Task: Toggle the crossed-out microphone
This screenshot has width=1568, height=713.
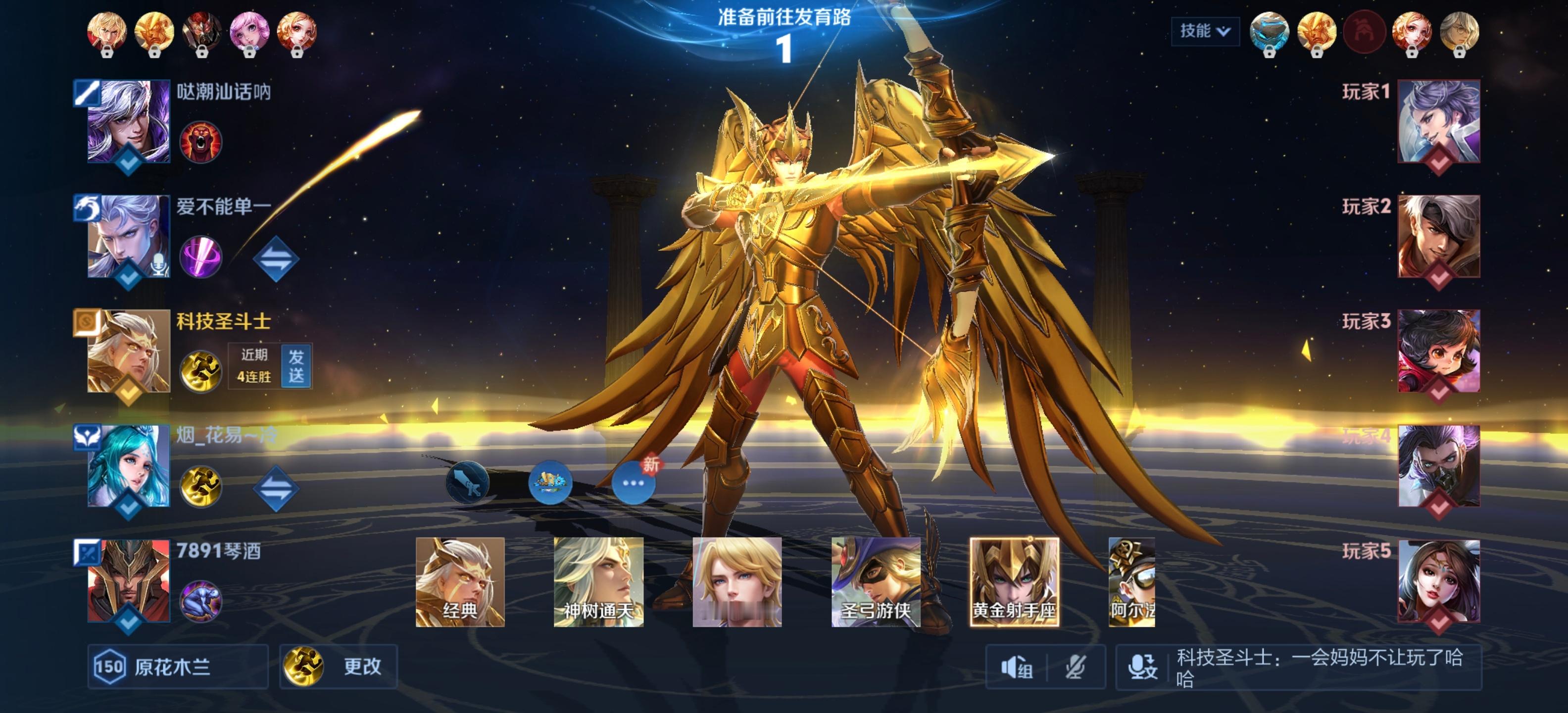Action: 1076,667
